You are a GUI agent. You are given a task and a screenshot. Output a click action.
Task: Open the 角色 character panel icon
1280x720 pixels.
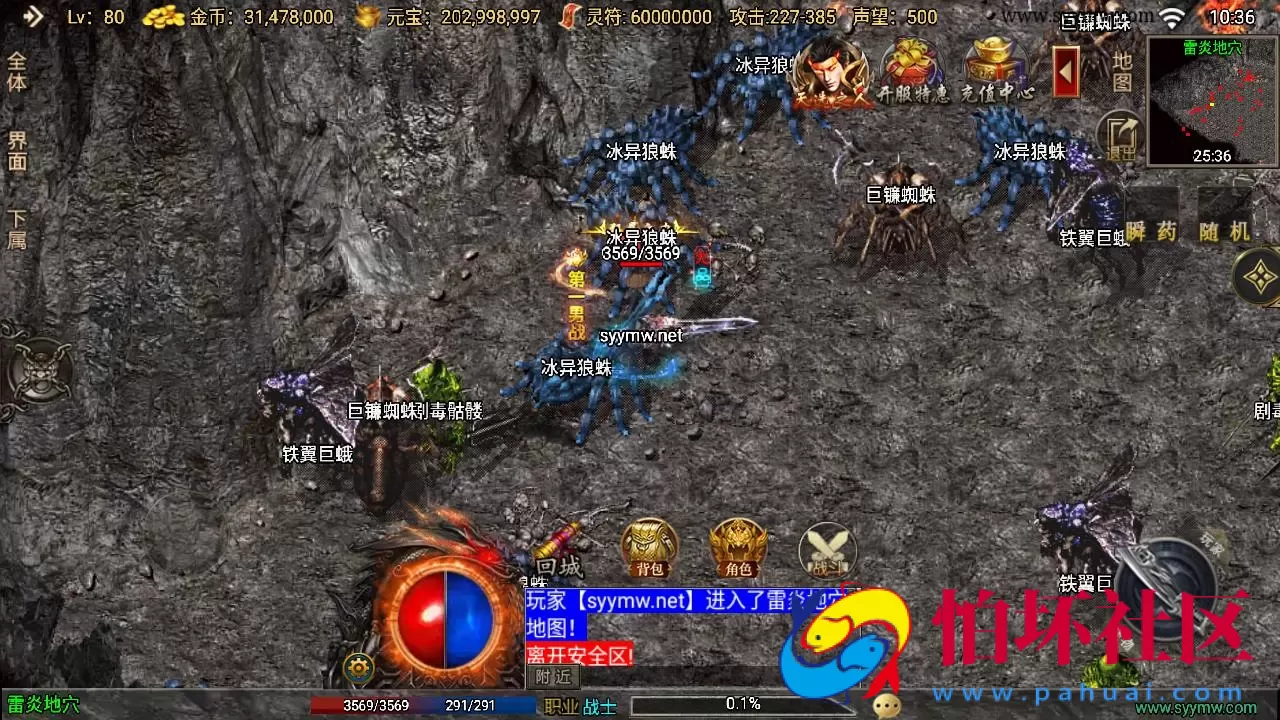[736, 545]
